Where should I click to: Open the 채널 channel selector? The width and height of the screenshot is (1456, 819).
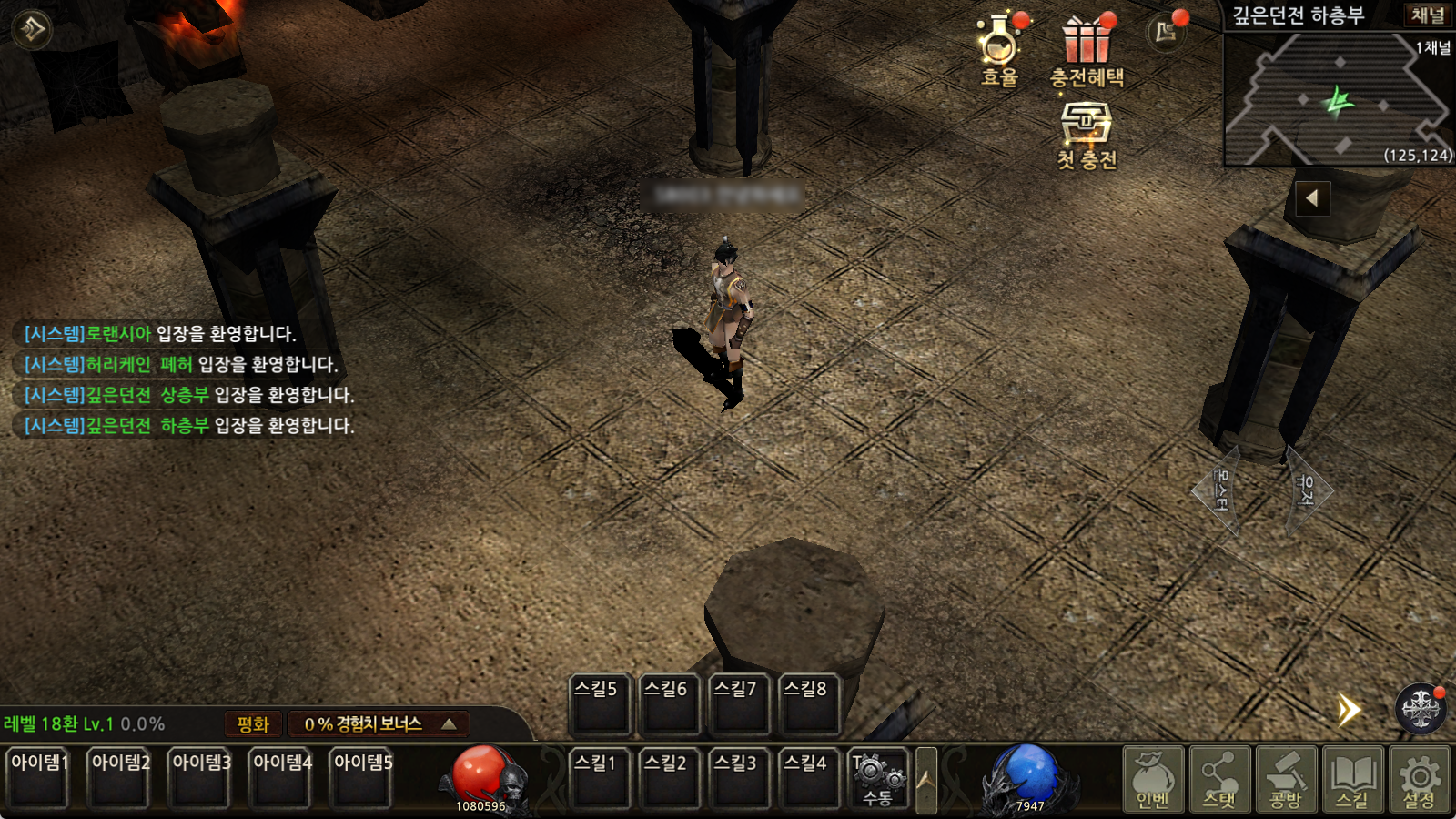tap(1427, 15)
